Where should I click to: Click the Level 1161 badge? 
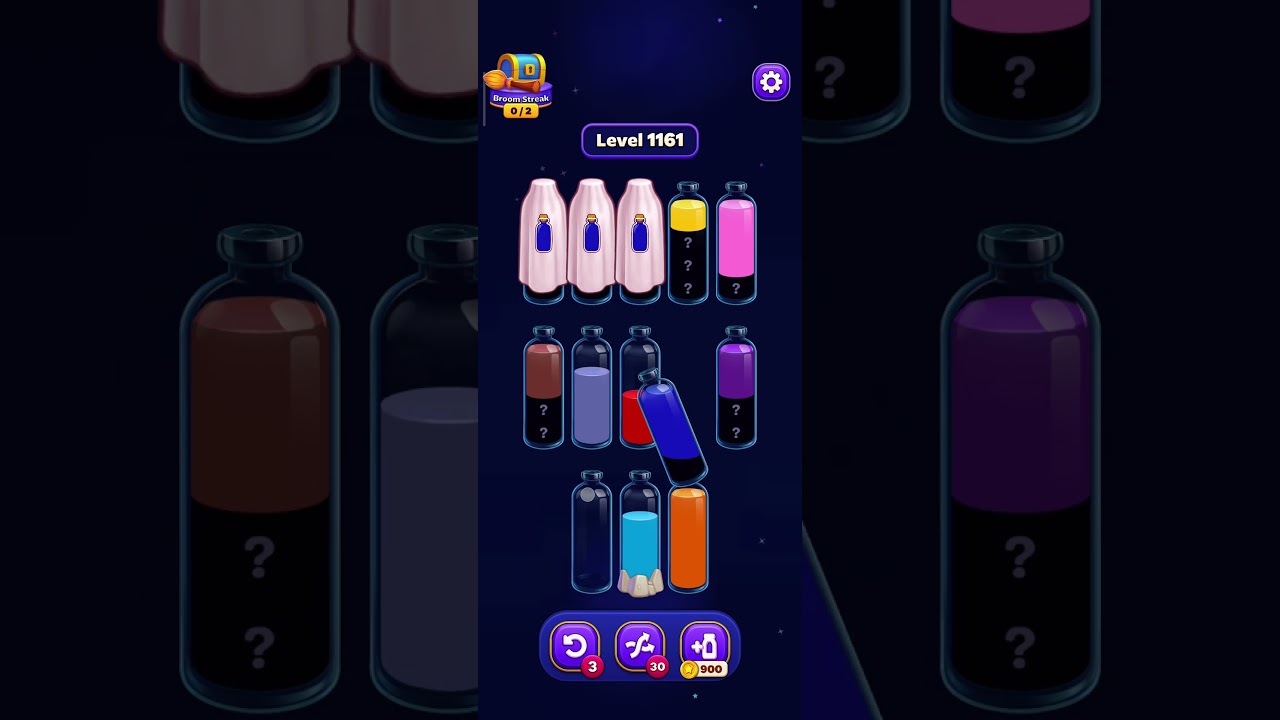coord(640,140)
